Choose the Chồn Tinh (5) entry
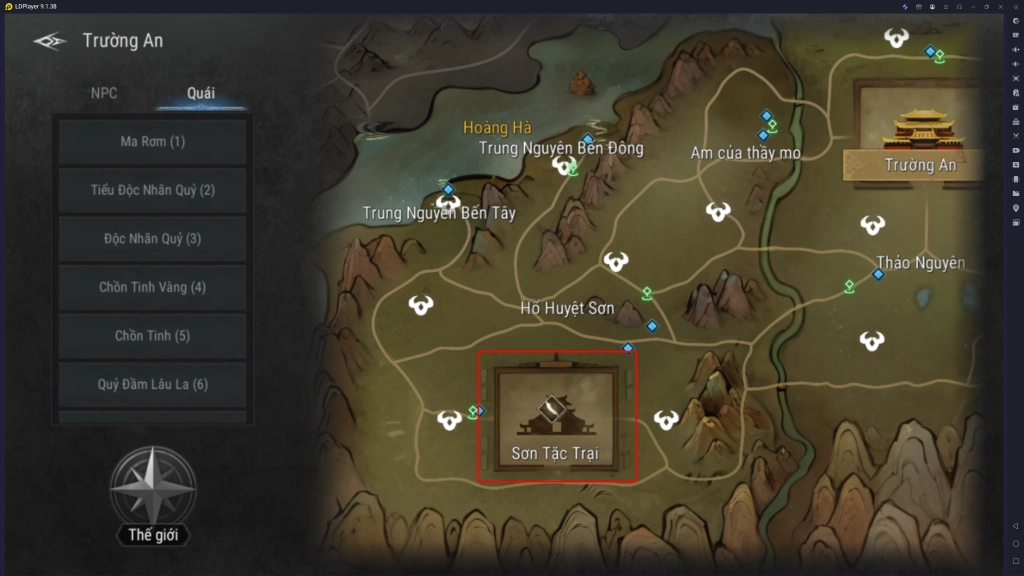The height and width of the screenshot is (576, 1024). 152,336
